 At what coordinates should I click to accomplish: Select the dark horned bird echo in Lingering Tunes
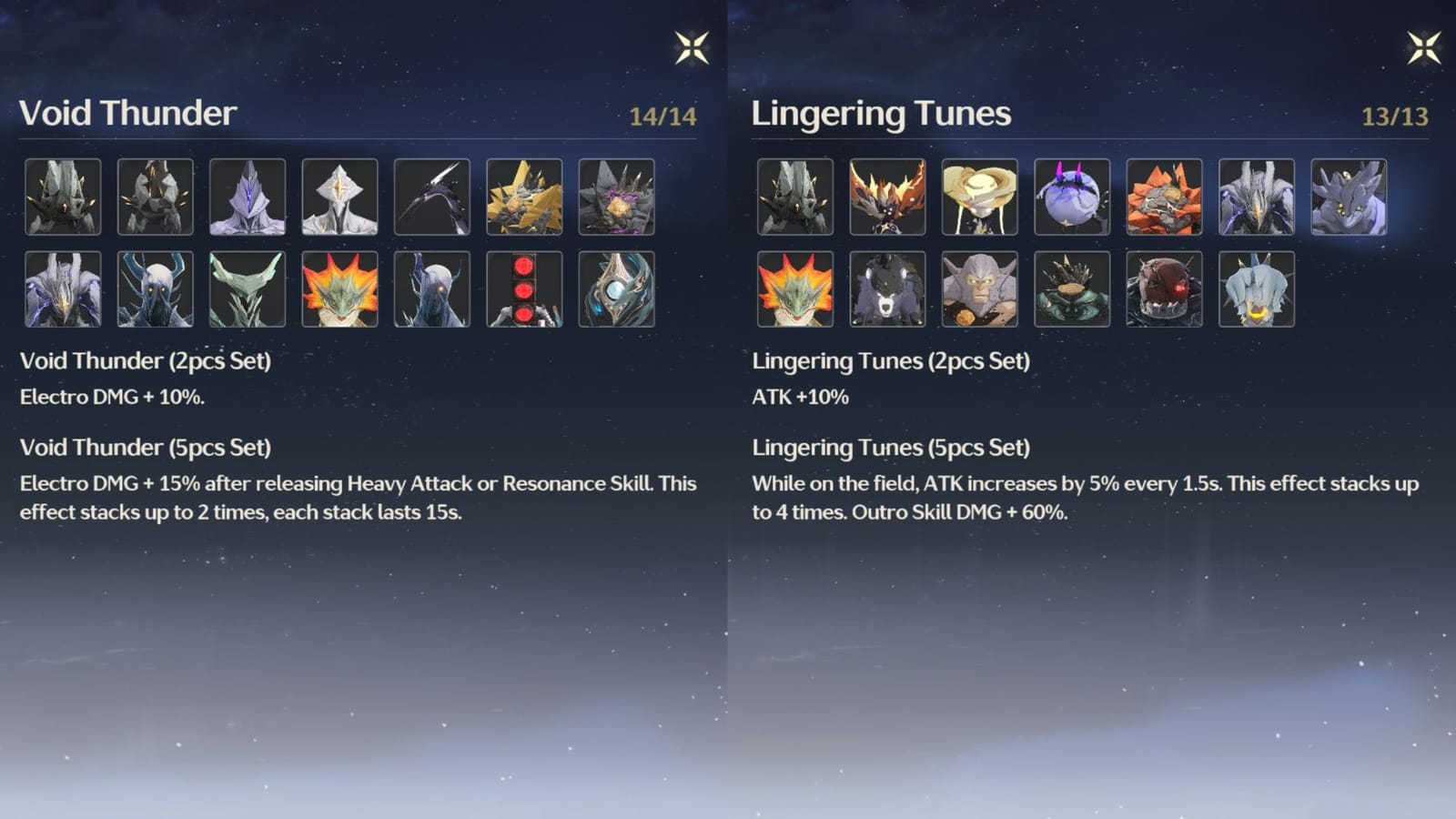click(x=886, y=197)
